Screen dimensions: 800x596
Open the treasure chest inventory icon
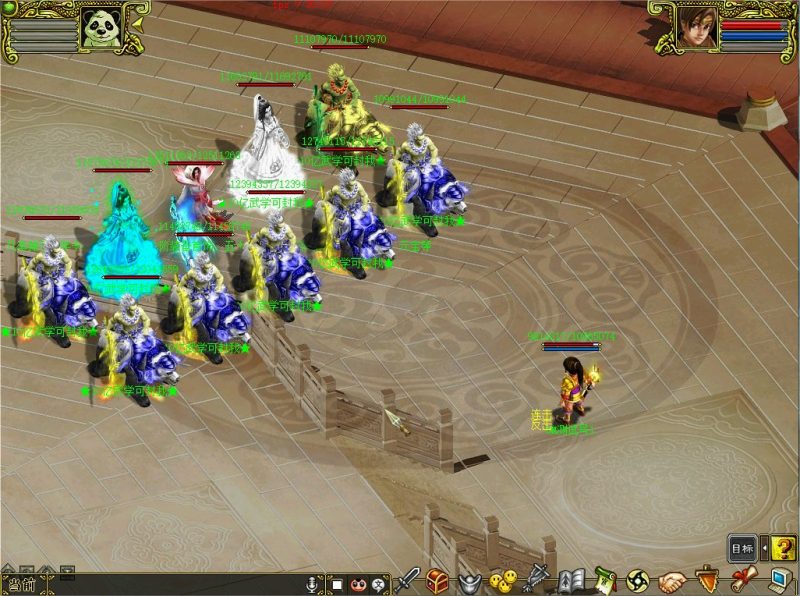coord(438,579)
